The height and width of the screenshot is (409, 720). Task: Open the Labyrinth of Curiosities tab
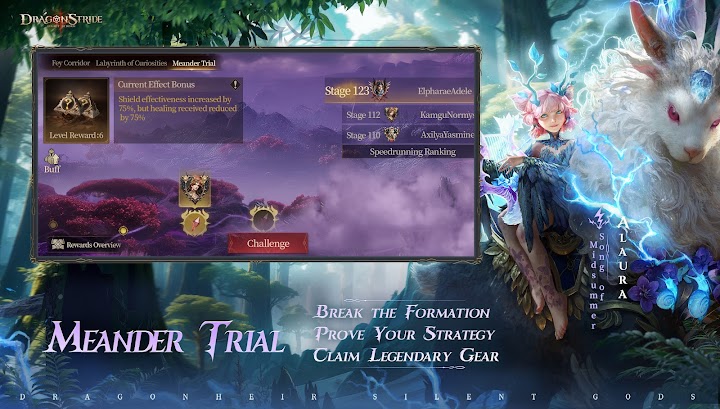pos(131,62)
